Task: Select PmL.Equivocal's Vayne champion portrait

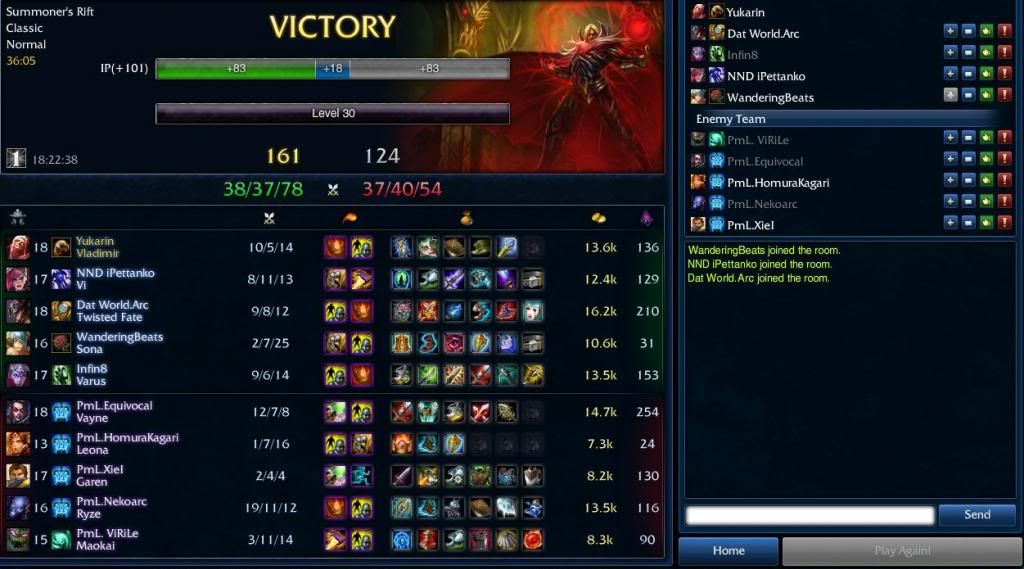Action: 18,412
